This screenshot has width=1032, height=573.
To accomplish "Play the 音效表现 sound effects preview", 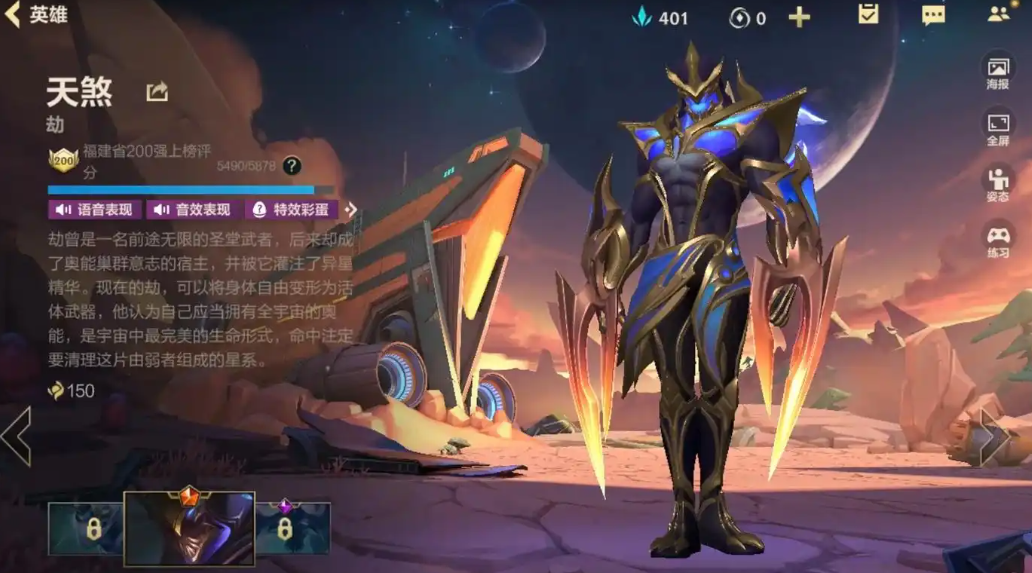I will [x=192, y=209].
